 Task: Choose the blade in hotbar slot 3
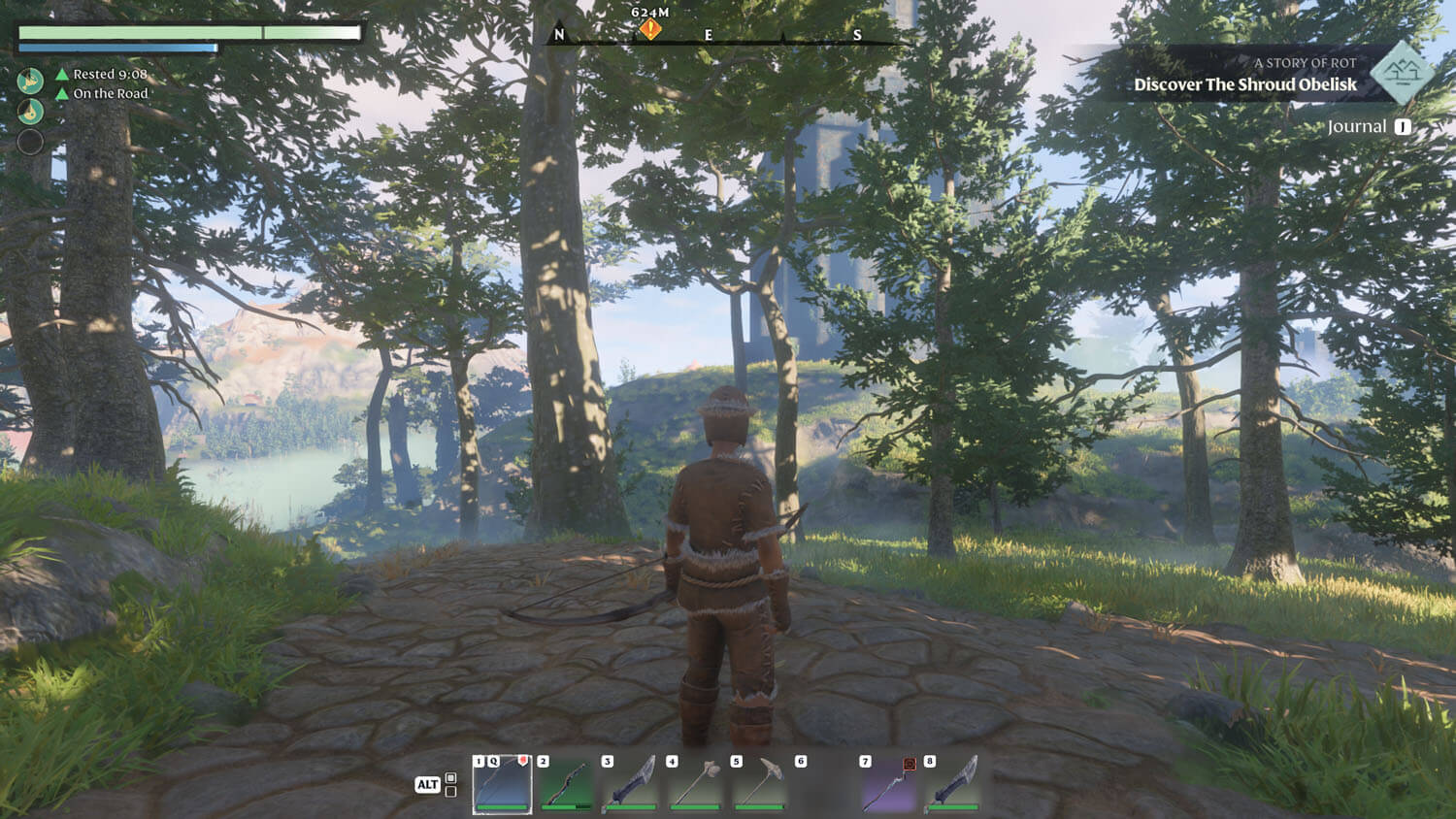[x=631, y=784]
